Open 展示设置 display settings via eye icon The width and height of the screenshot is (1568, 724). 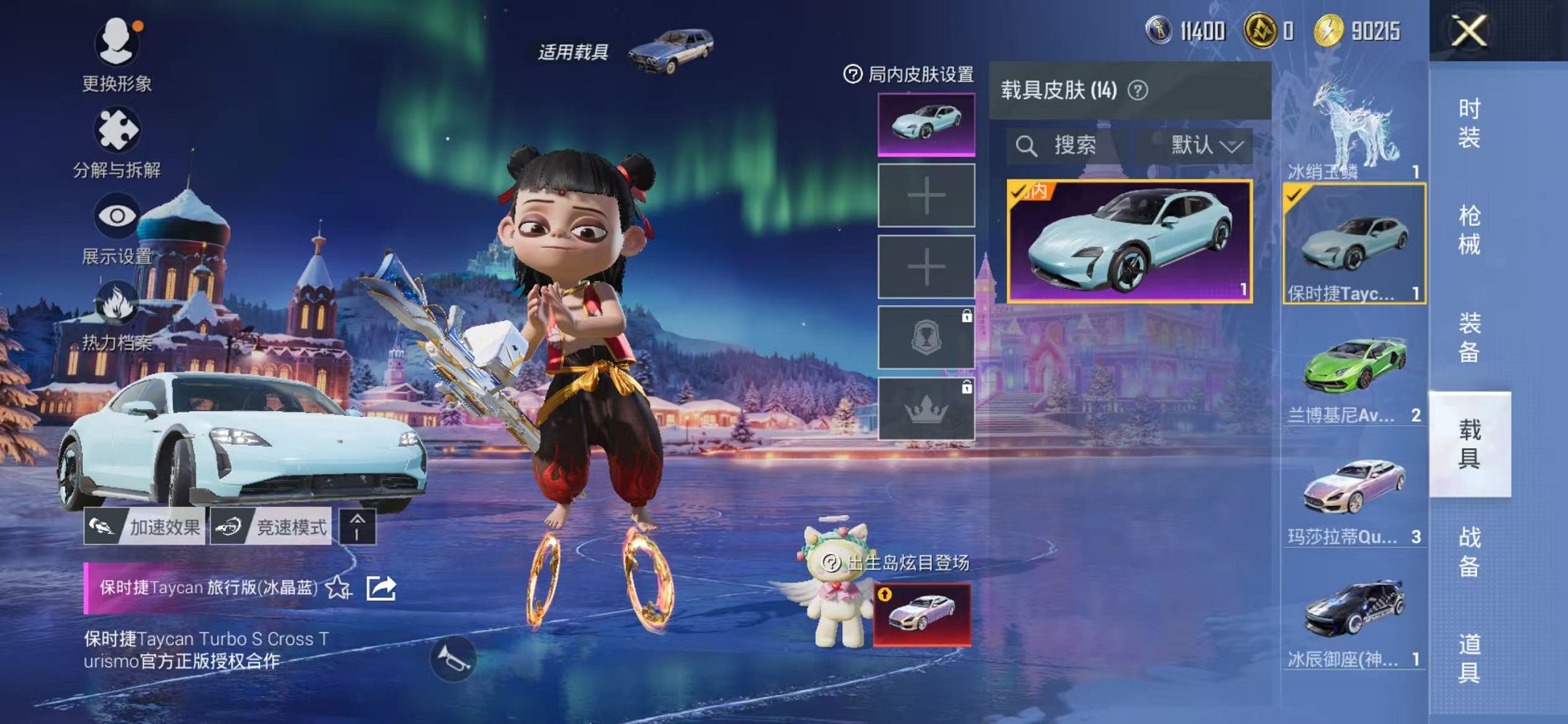pyautogui.click(x=117, y=215)
